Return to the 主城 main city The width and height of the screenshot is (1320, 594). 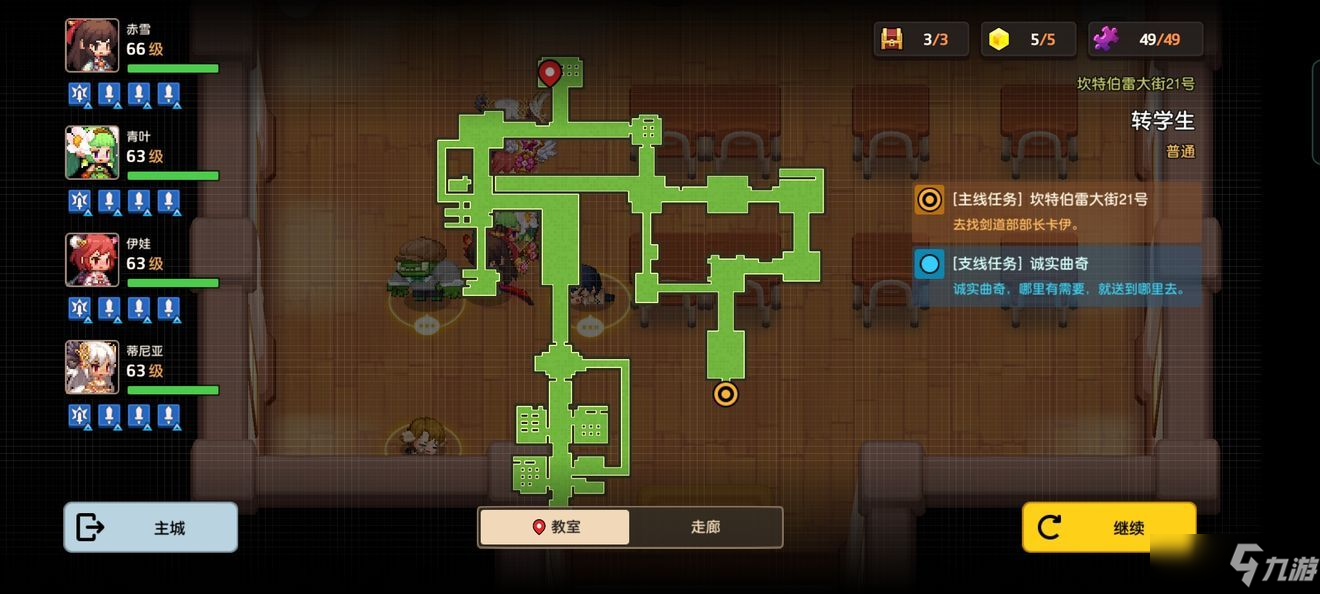click(x=151, y=527)
